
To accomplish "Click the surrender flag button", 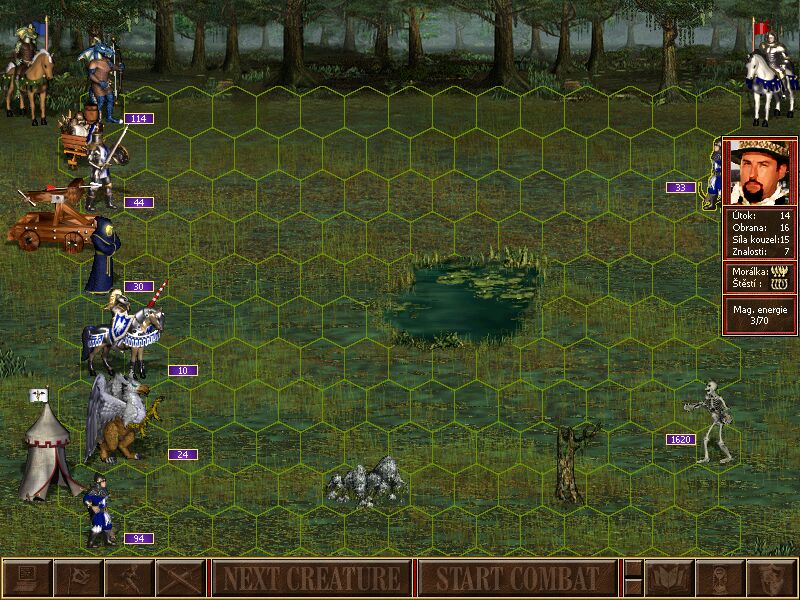I will click(77, 578).
